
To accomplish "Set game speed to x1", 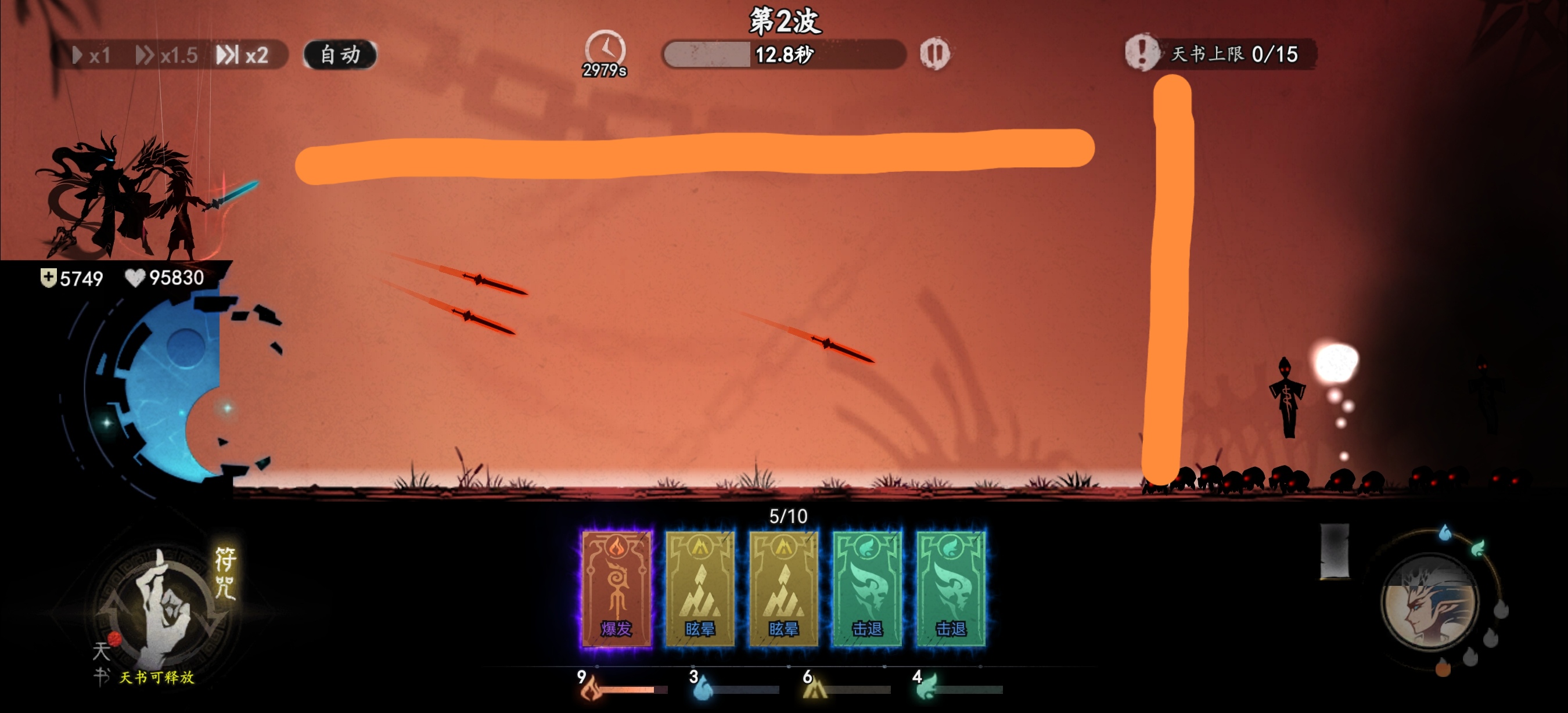I will 92,55.
